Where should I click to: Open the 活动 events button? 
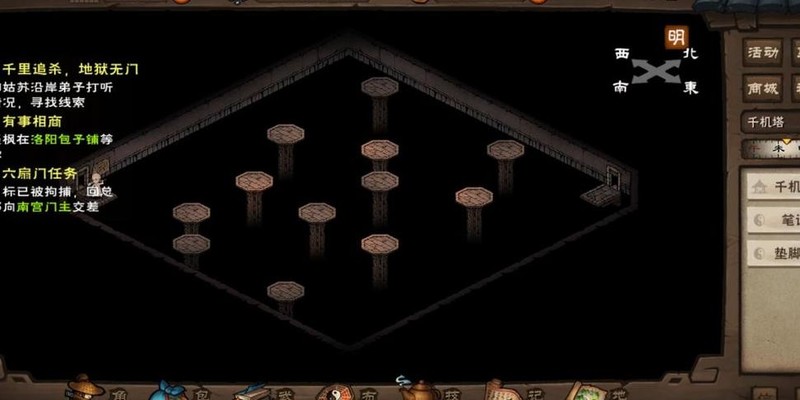point(765,52)
